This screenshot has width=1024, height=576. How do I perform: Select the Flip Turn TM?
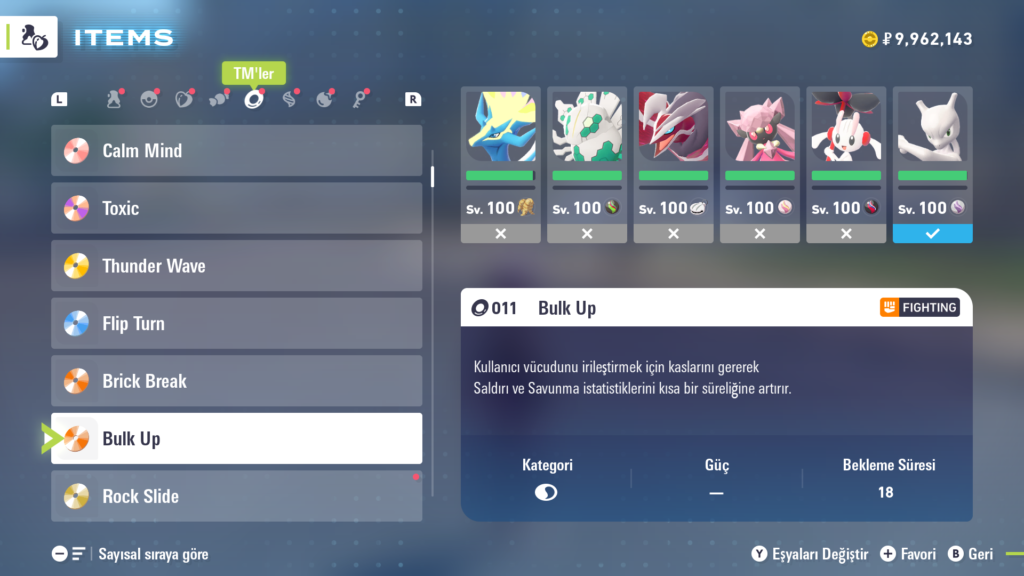click(x=236, y=323)
